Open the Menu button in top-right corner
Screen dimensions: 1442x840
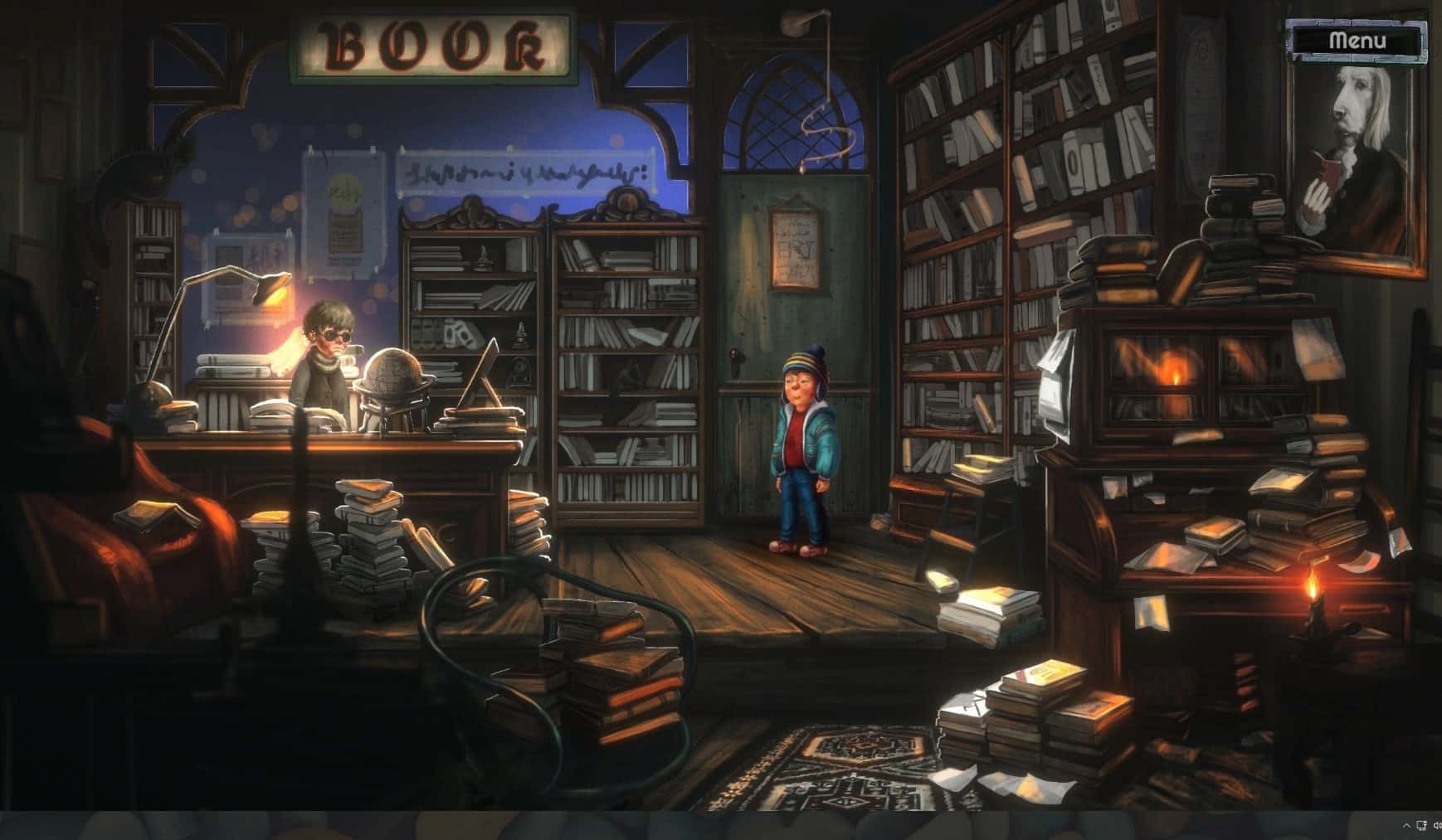coord(1358,40)
